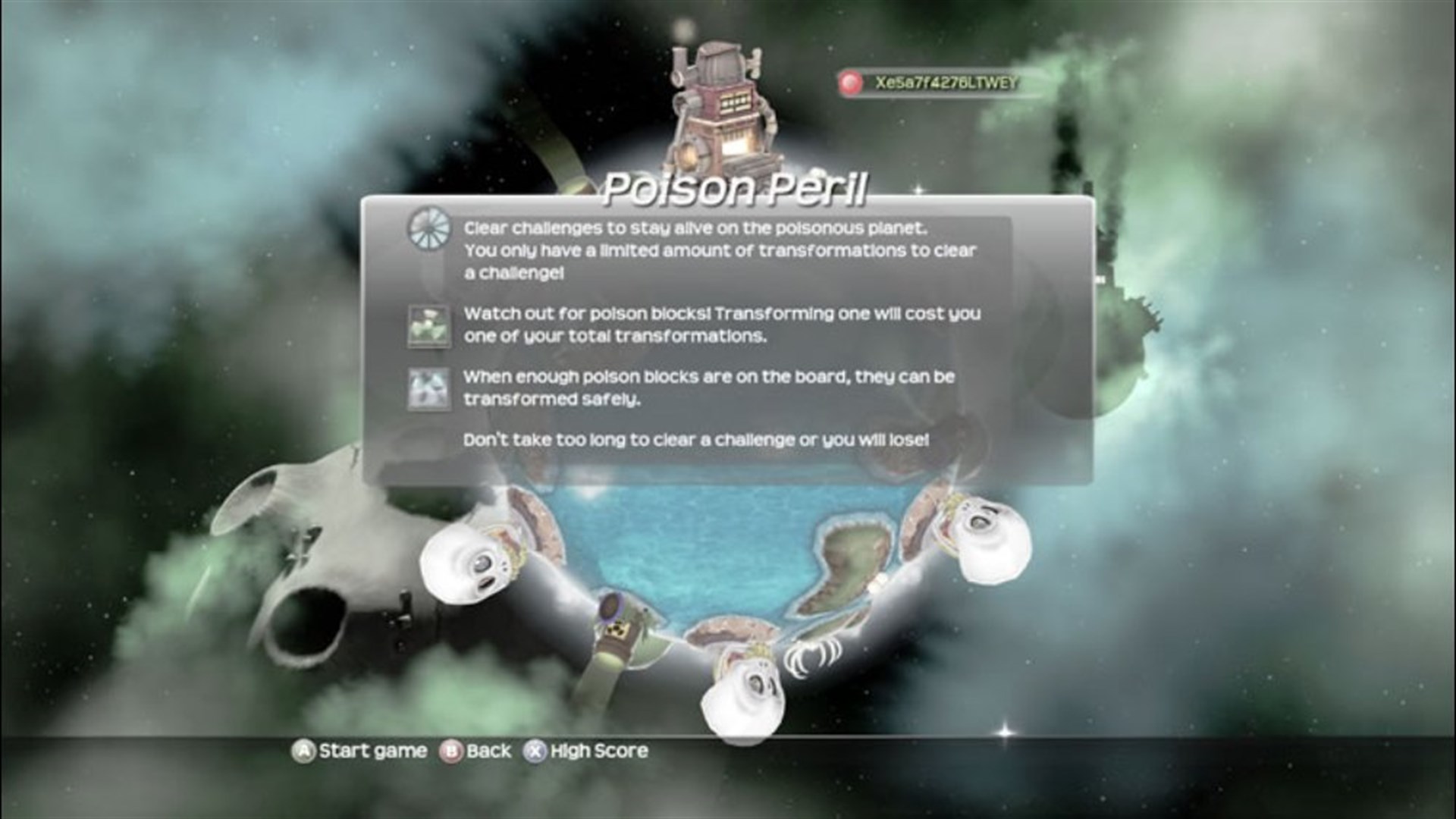This screenshot has height=819, width=1456.
Task: Click the poison blocks warning icon
Action: [x=429, y=326]
